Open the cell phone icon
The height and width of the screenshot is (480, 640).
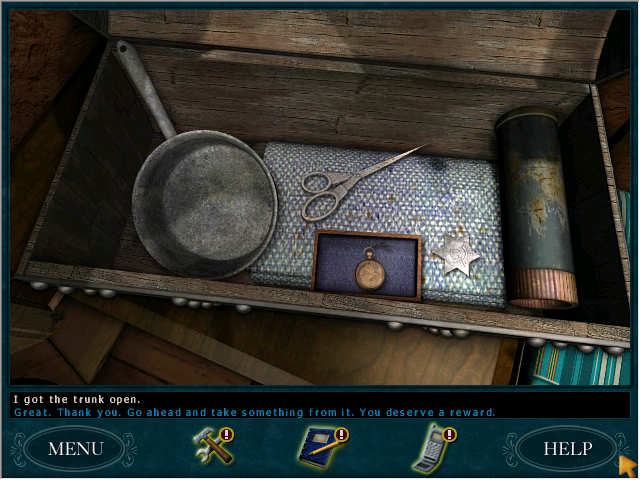point(431,447)
